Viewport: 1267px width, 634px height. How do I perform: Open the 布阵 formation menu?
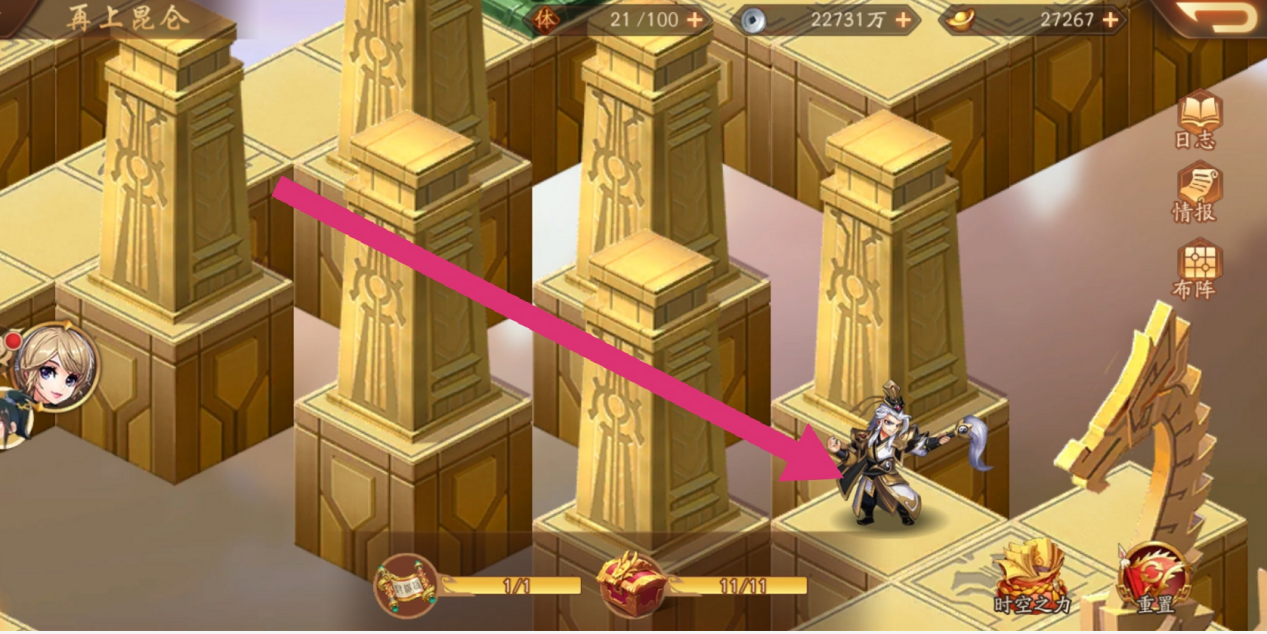pyautogui.click(x=1196, y=266)
